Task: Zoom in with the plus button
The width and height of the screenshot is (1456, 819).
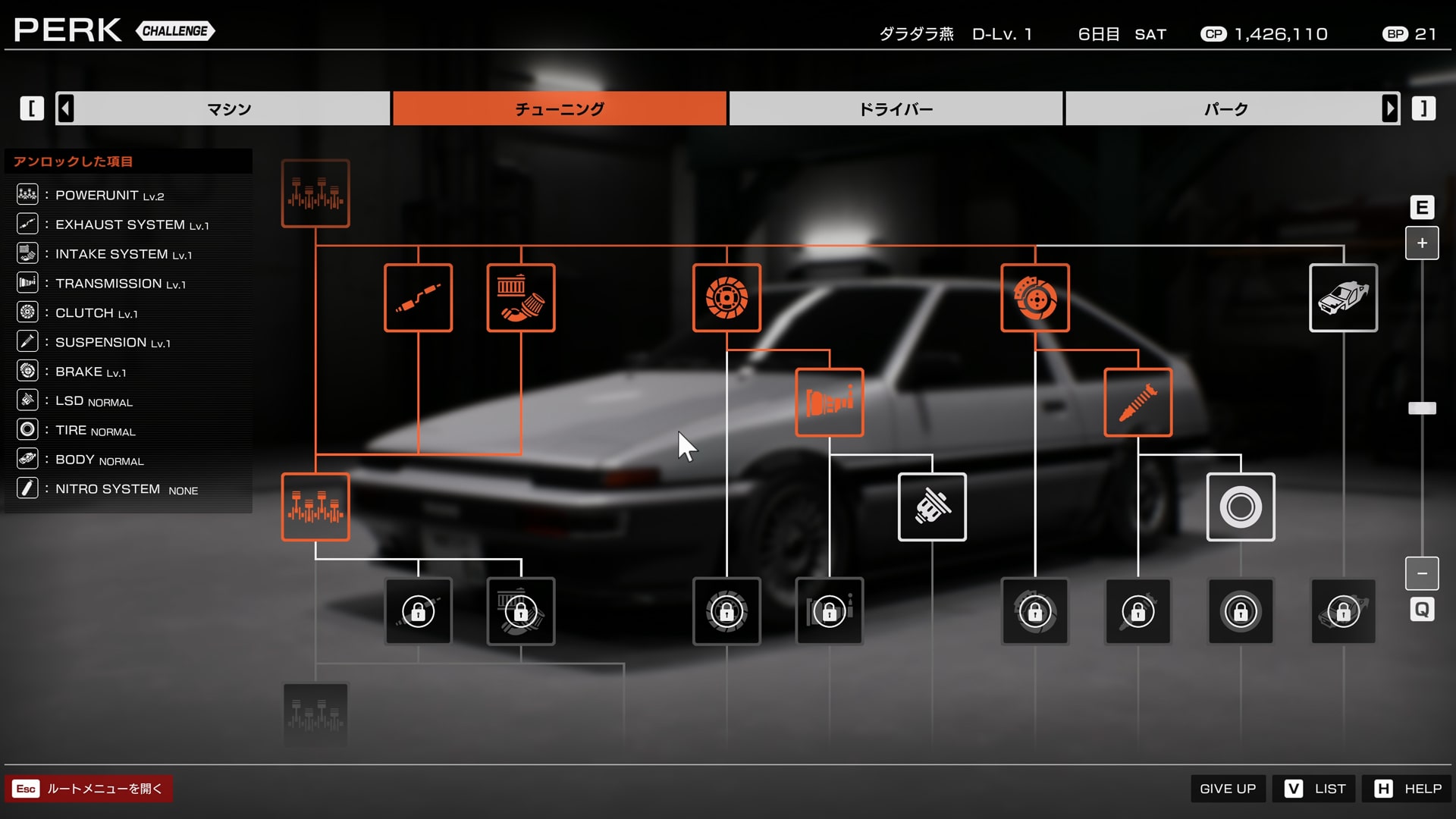Action: tap(1422, 243)
